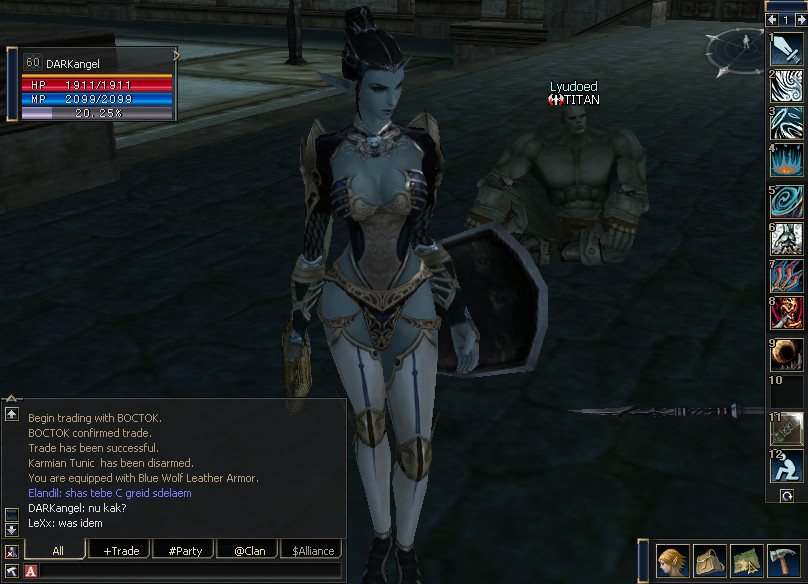The height and width of the screenshot is (584, 808).
Task: Activate the blue swirl skill in slot 5
Action: point(787,200)
